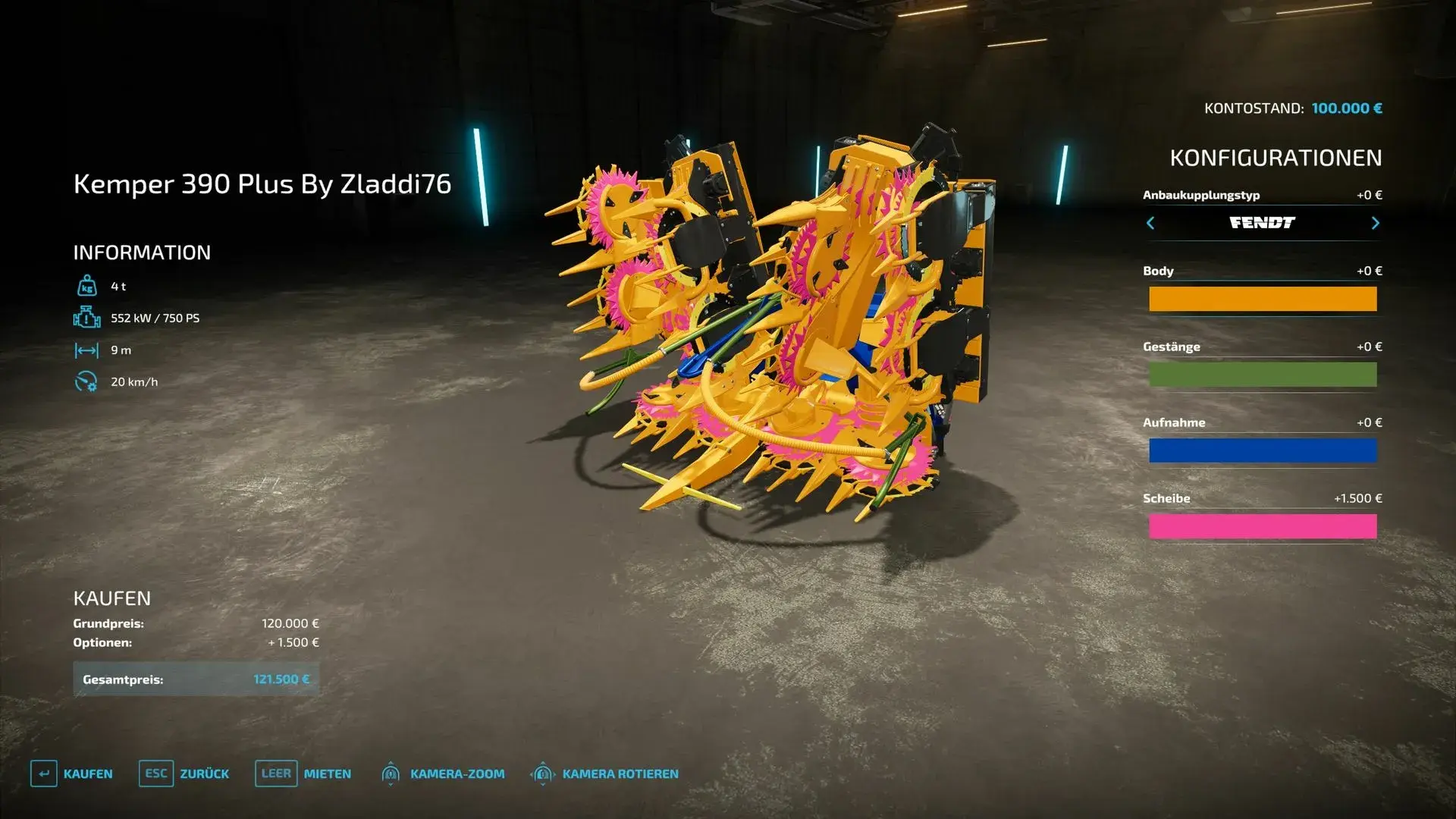Screen dimensions: 1456x819
Task: Buy the header with Kaufen button
Action: coord(72,773)
